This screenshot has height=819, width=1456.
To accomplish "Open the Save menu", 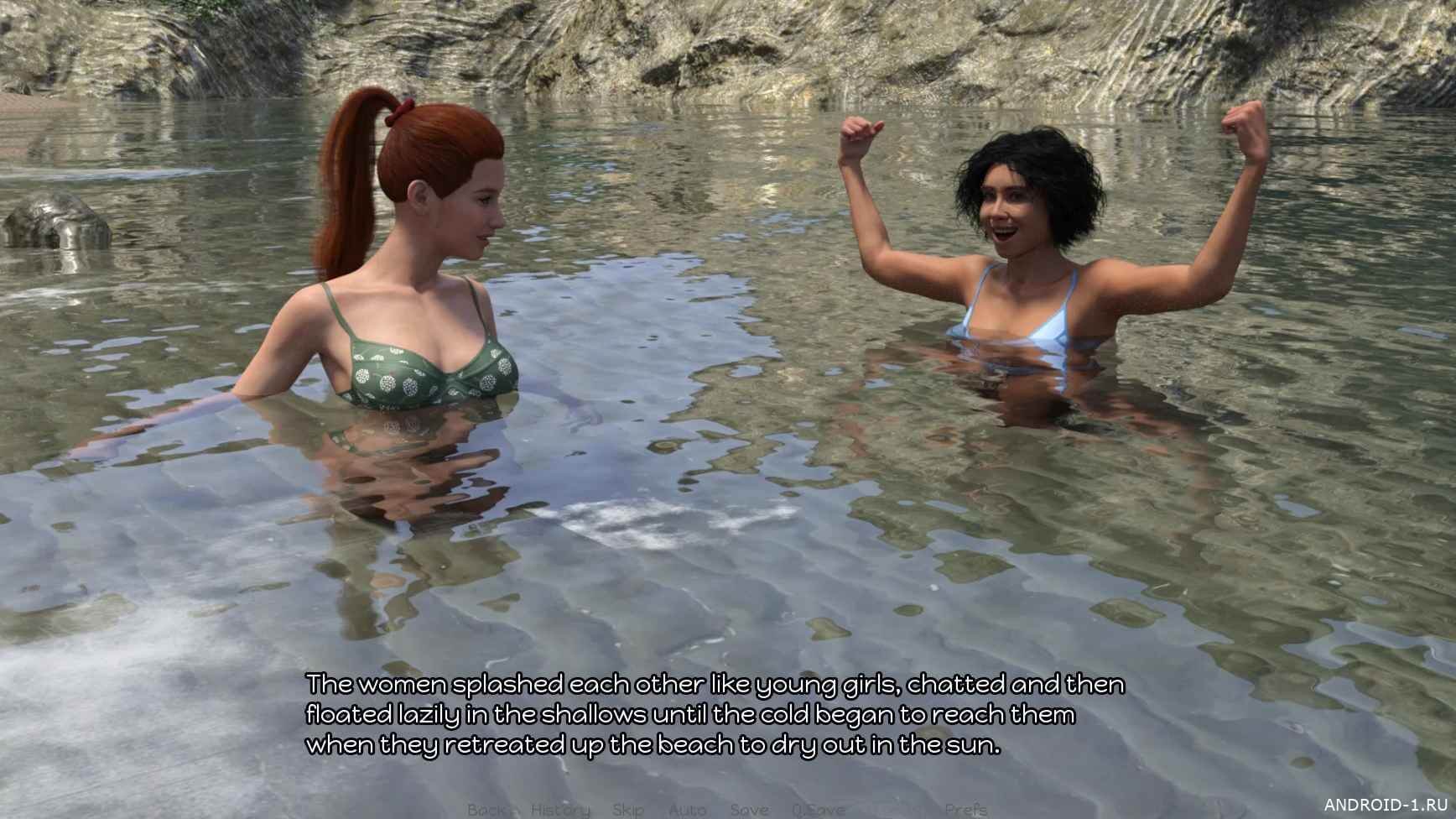I will click(749, 809).
